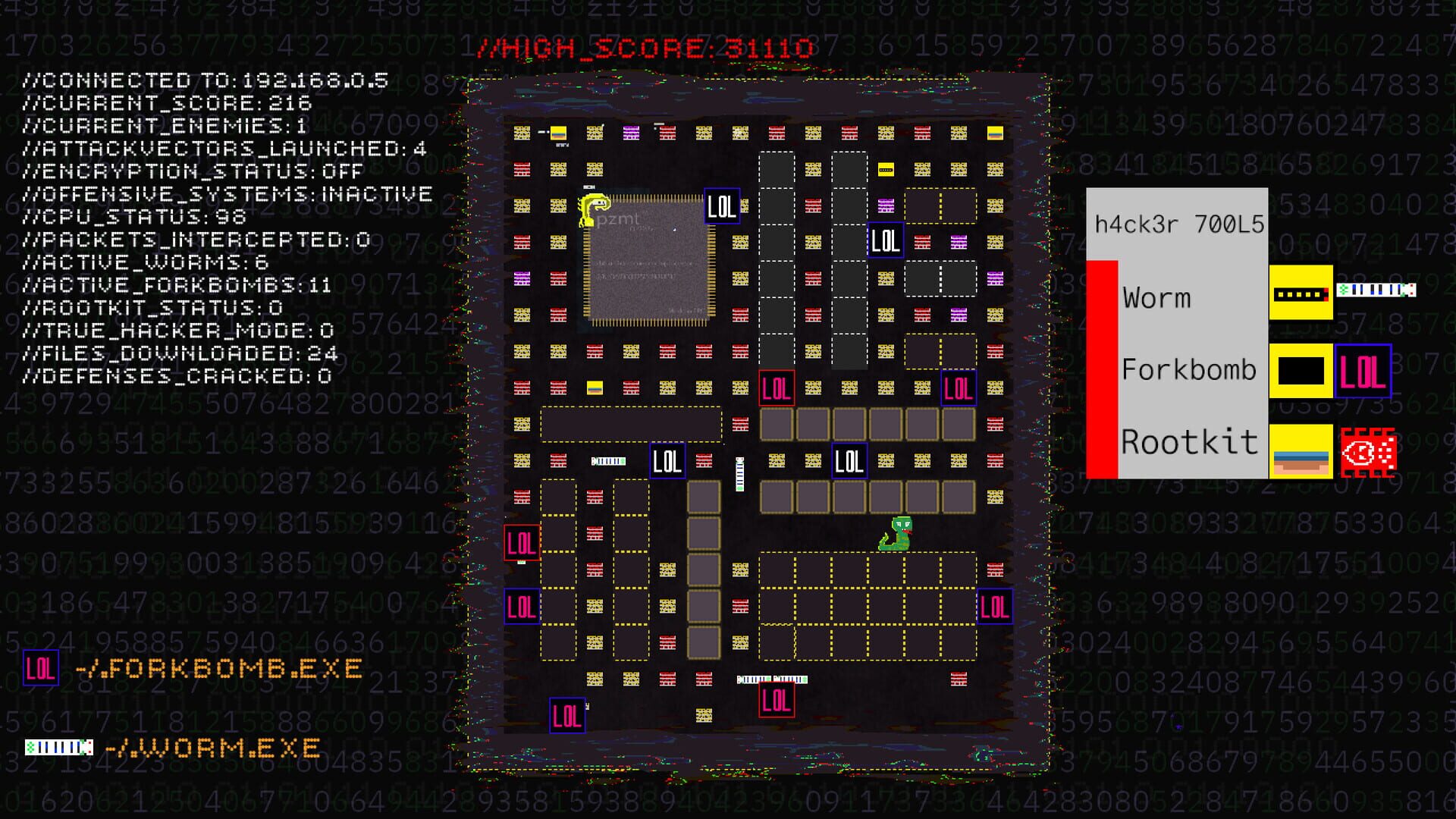The image size is (1456, 819).
Task: Open the -/.WORM.EXE link
Action: pos(215,748)
